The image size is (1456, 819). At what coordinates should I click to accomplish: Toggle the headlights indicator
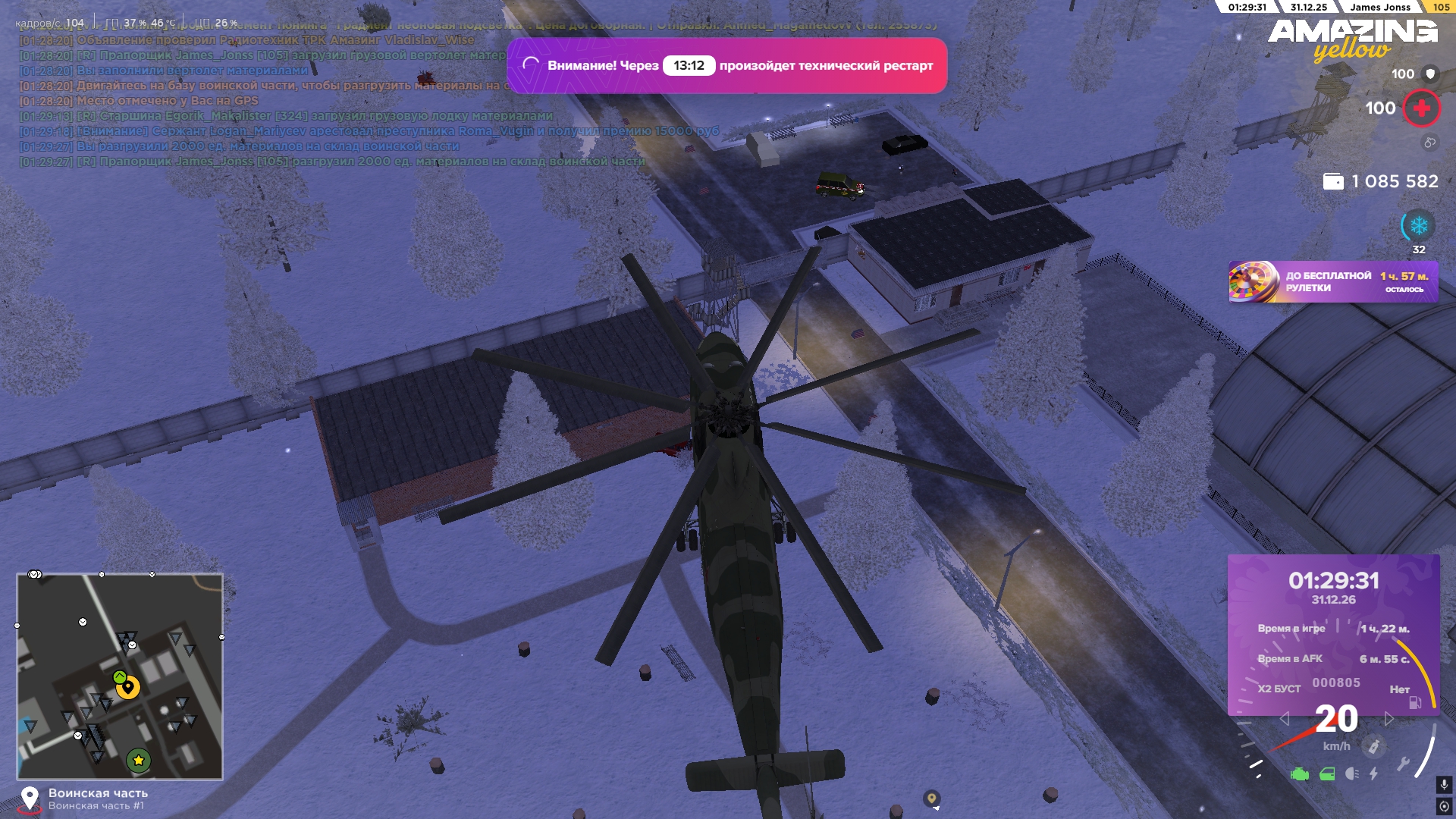click(1351, 774)
